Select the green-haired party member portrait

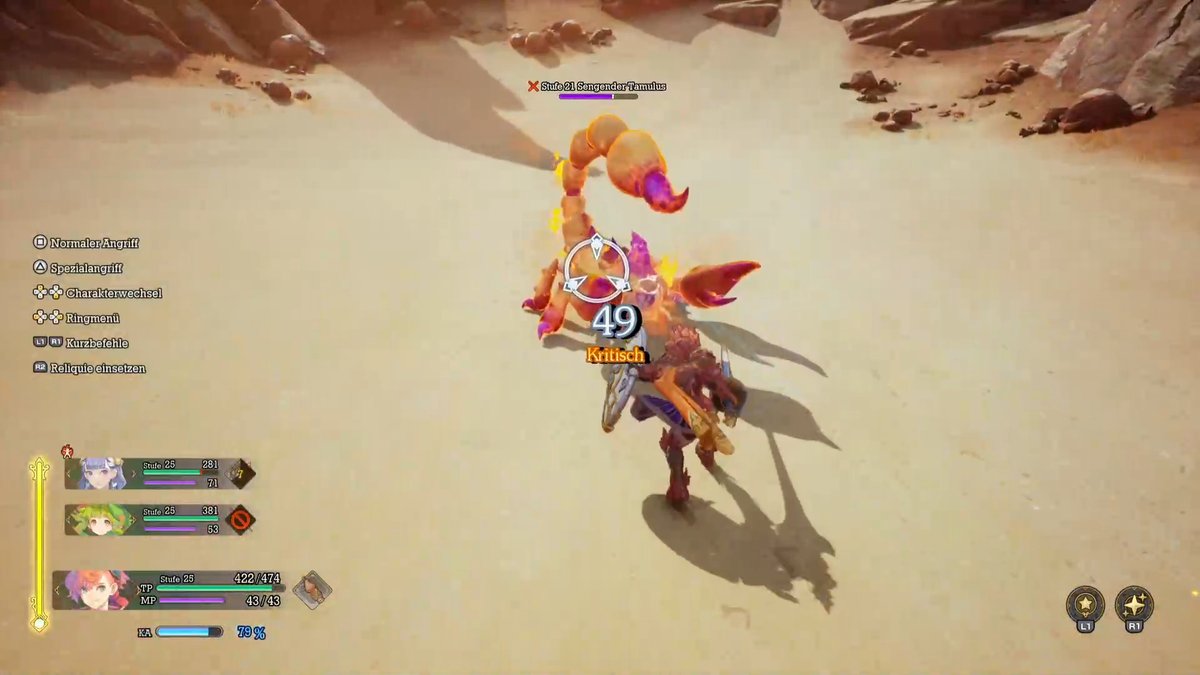99,519
